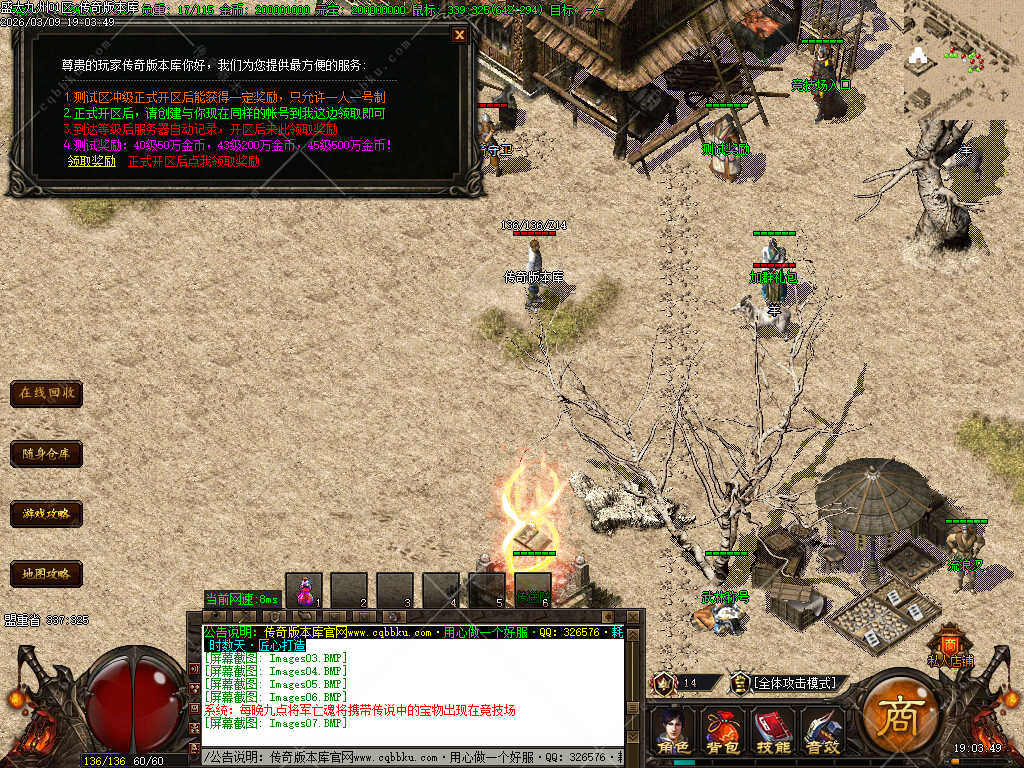The height and width of the screenshot is (768, 1024).
Task: Open the 商 shop orb button
Action: (x=897, y=715)
